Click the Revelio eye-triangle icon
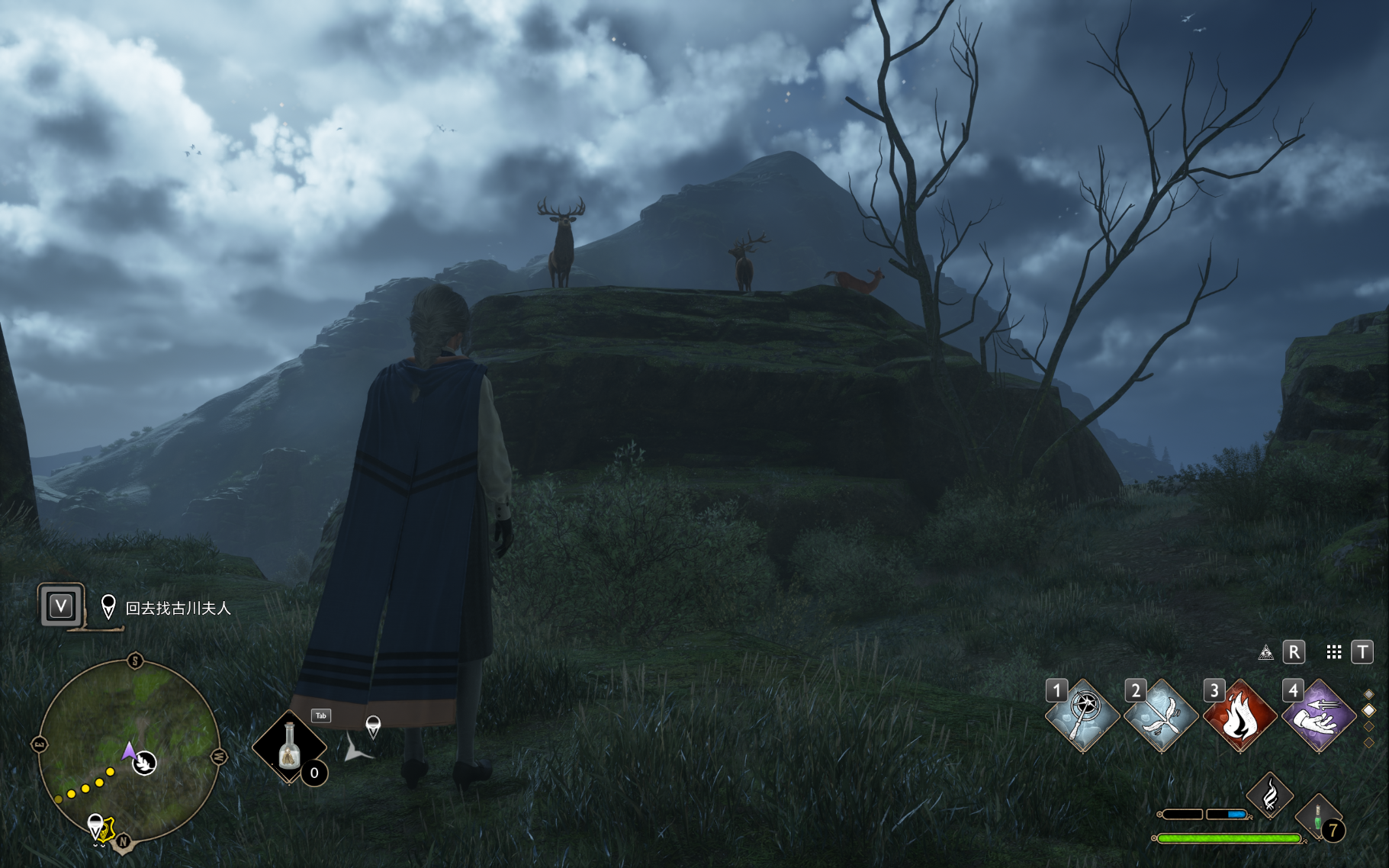This screenshot has width=1389, height=868. [x=1265, y=652]
